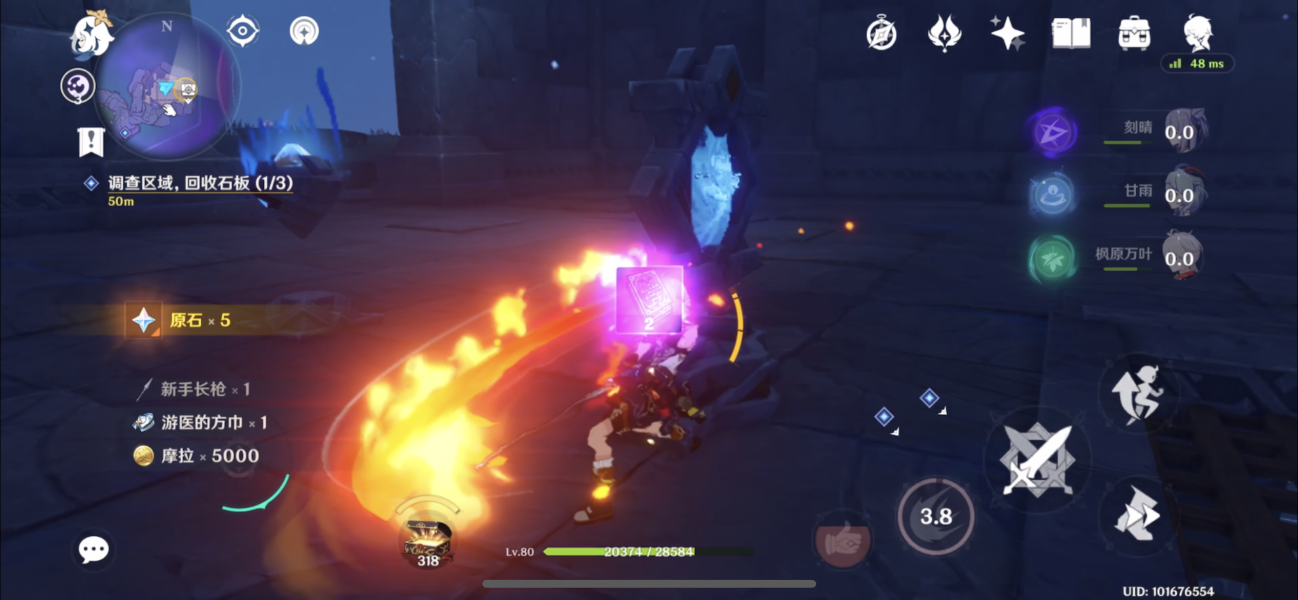Open the Adventurer Handbook book icon
The image size is (1298, 600).
pos(1071,34)
